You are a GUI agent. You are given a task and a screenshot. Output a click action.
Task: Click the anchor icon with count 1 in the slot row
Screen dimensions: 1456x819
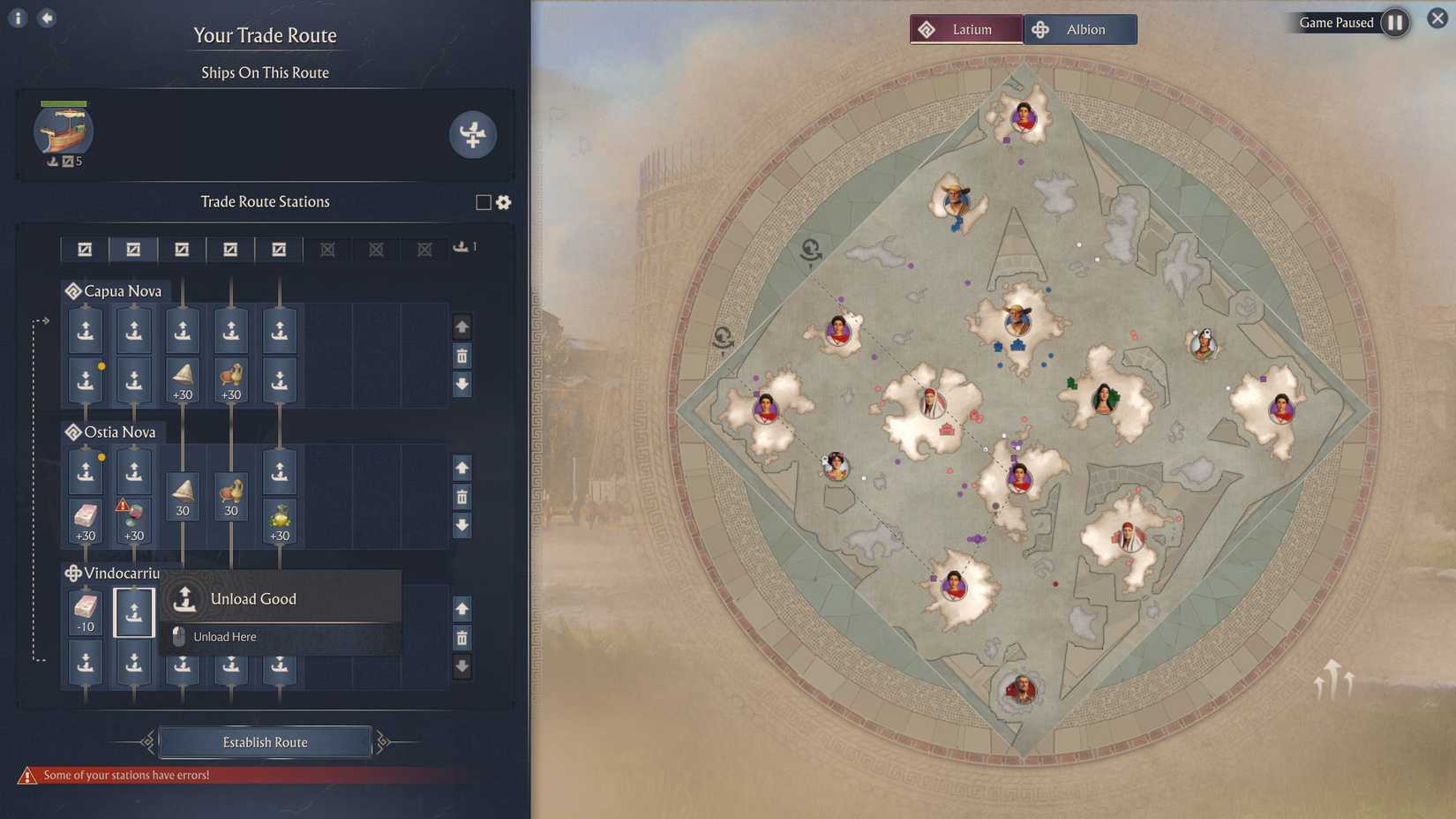[462, 247]
